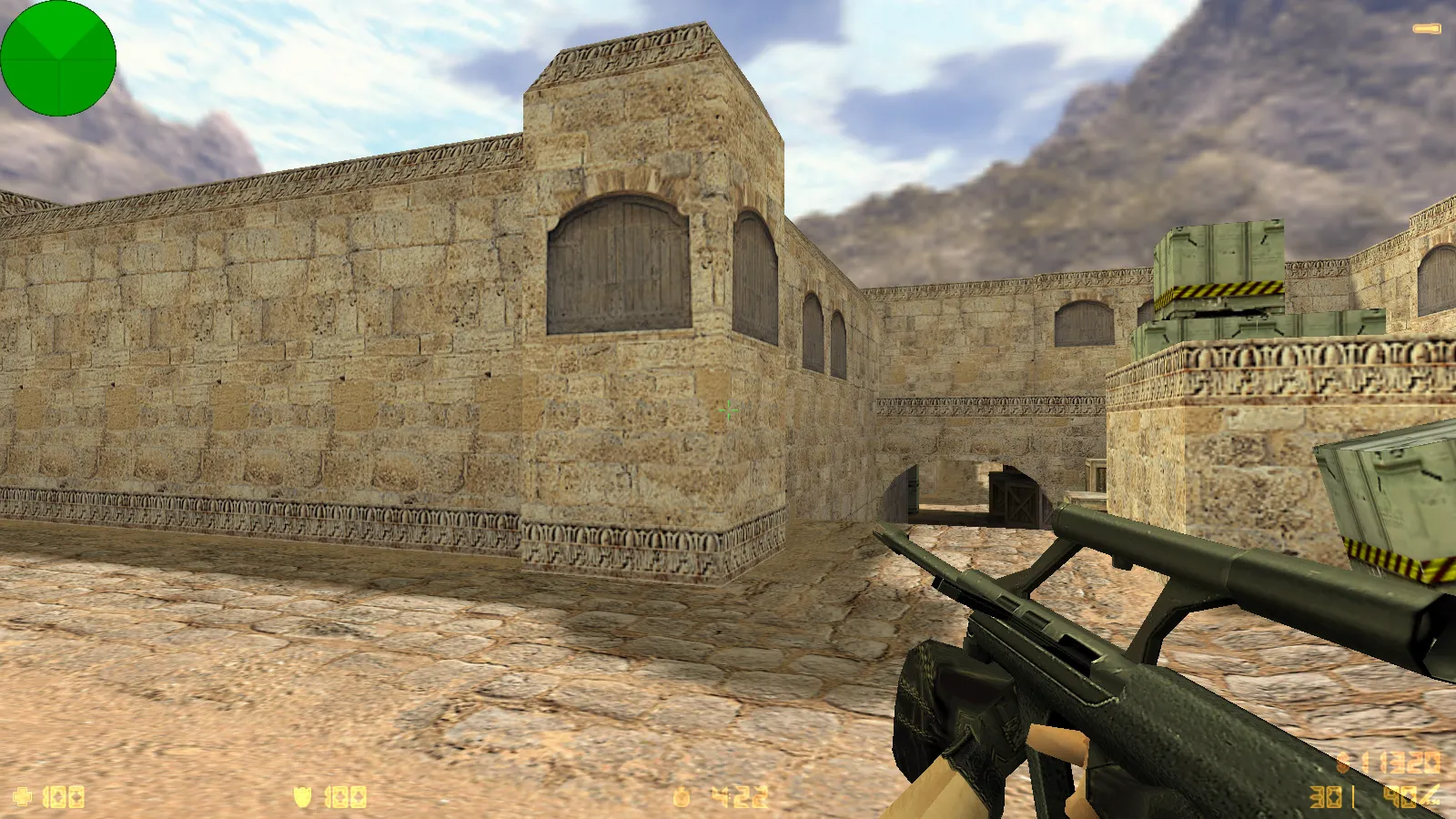Click the radar circle in the top-left corner

point(58,58)
